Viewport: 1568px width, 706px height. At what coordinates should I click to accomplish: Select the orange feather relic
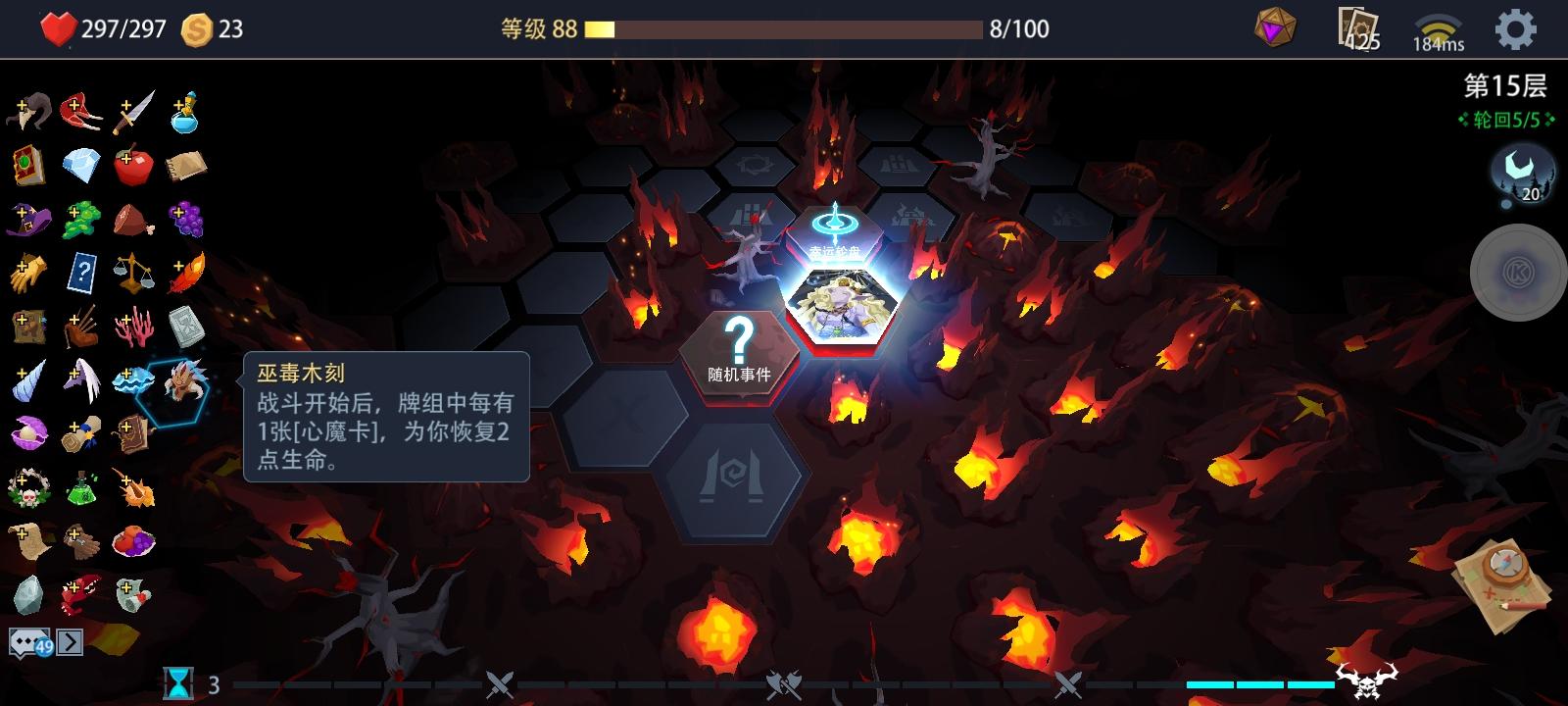tap(186, 271)
